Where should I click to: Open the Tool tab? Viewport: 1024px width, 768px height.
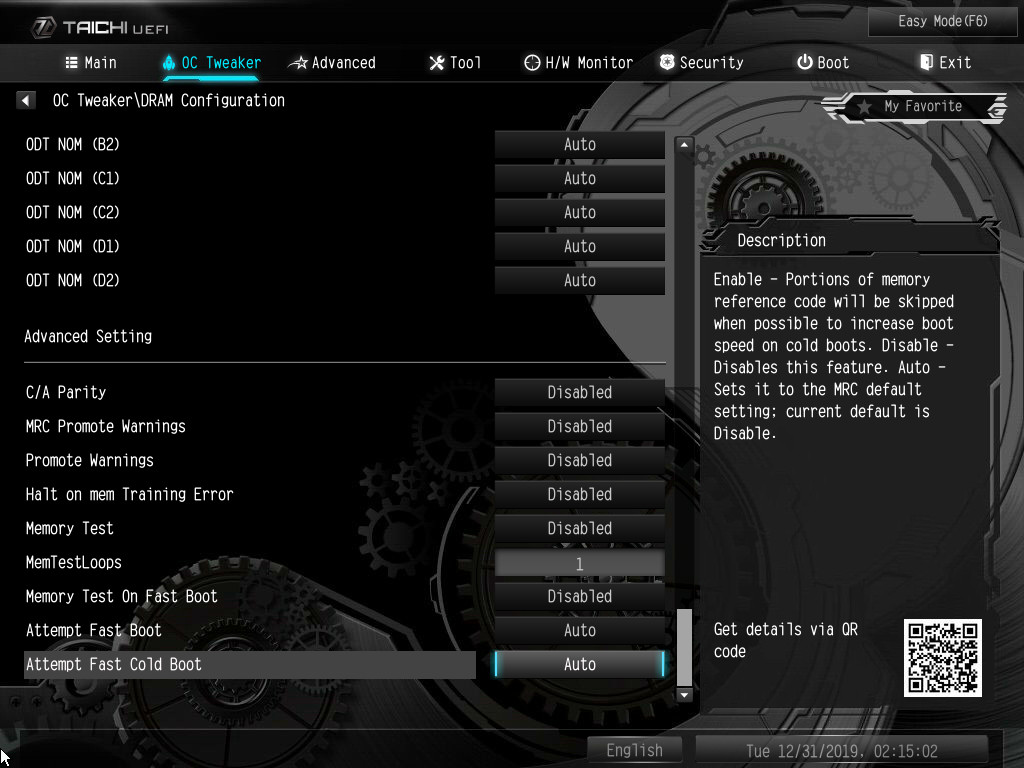455,62
